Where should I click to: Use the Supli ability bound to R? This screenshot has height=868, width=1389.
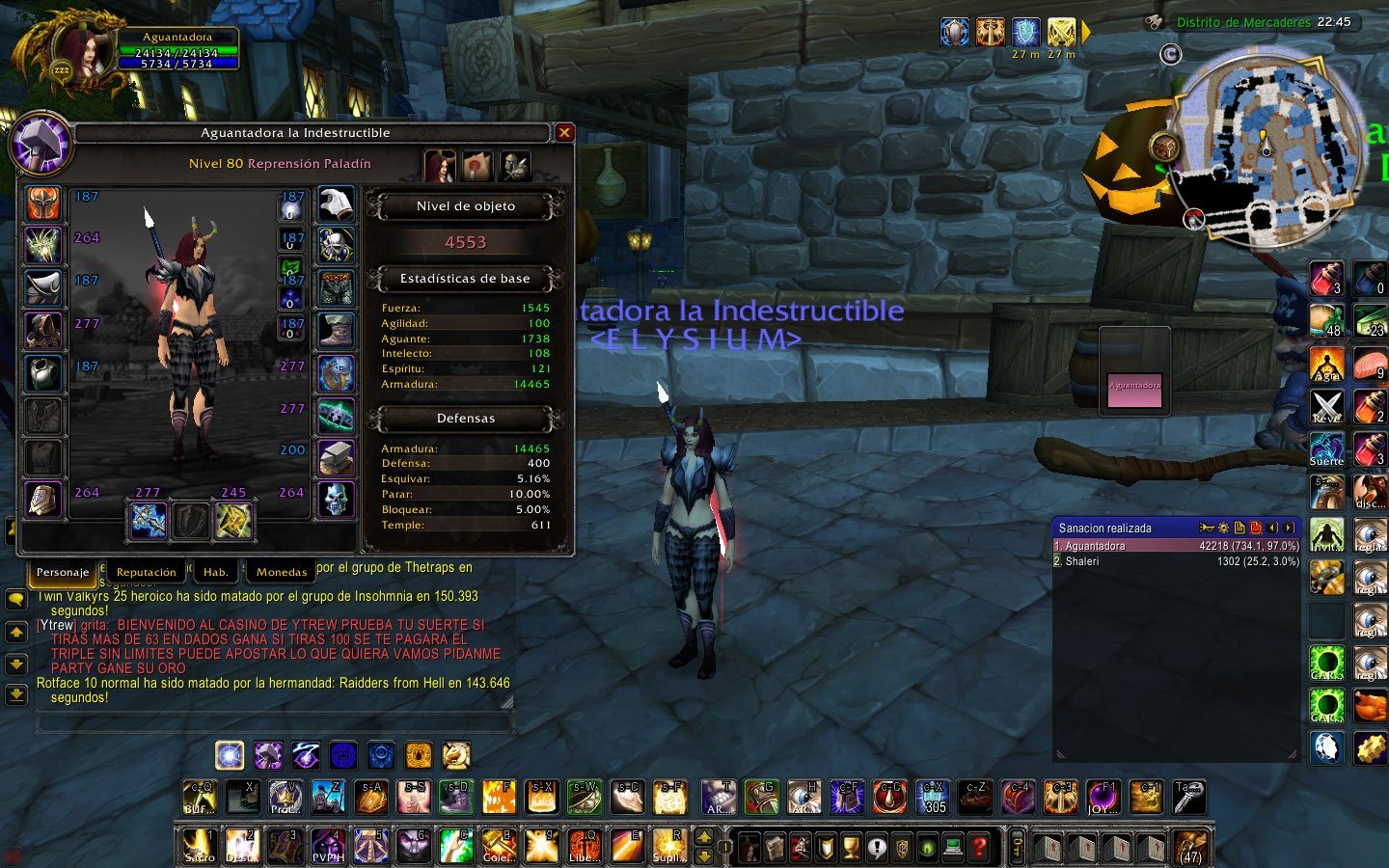[x=668, y=846]
